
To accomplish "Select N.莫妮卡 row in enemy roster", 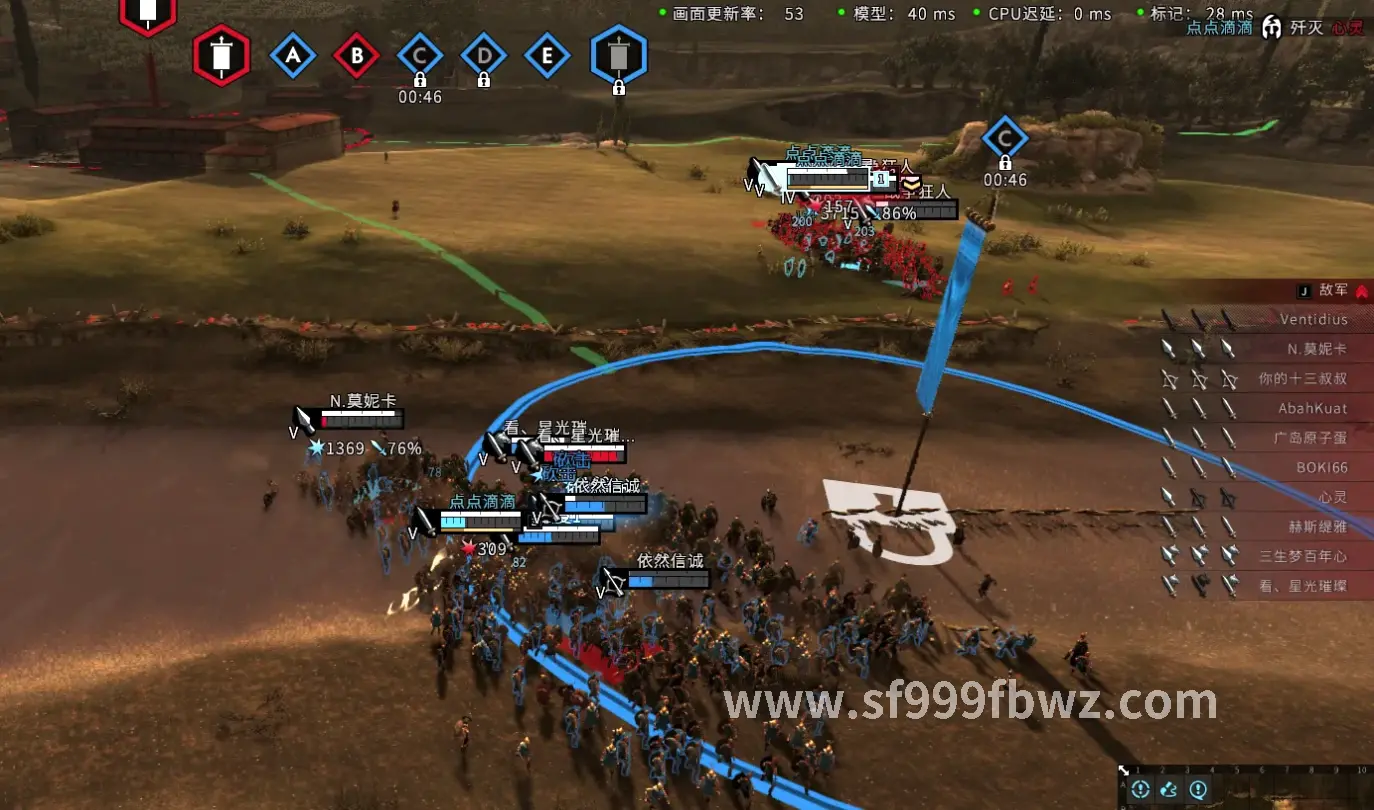I will pos(1316,349).
